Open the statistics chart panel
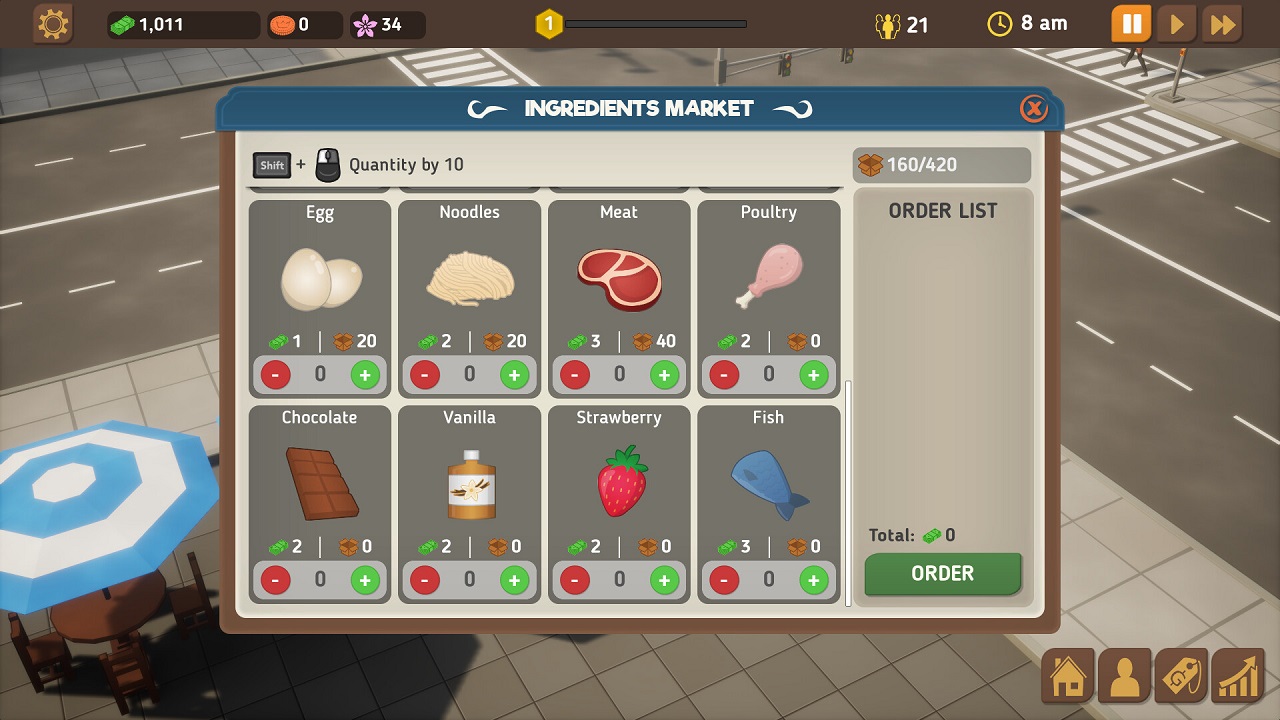The height and width of the screenshot is (720, 1280). tap(1238, 676)
